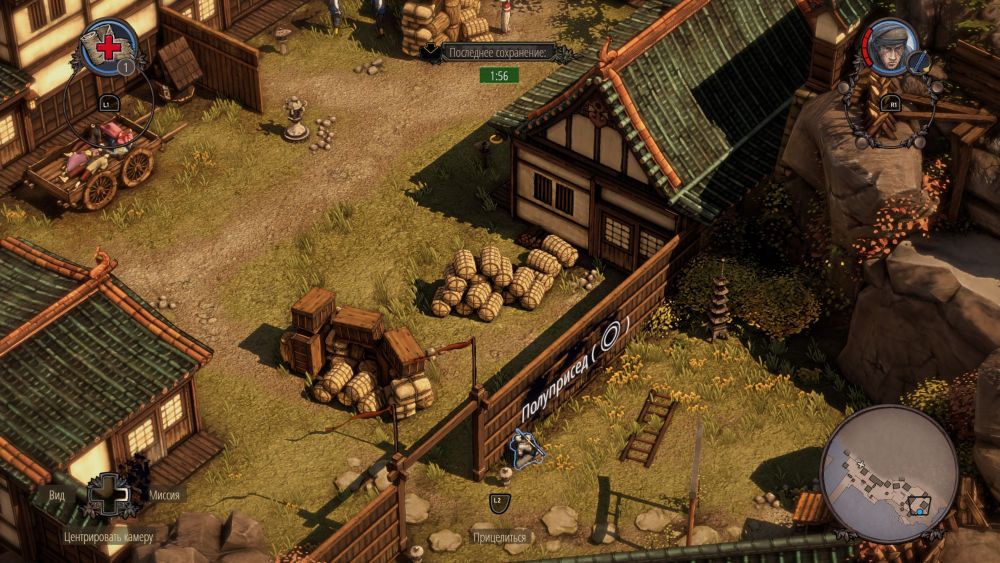The width and height of the screenshot is (1000, 563).
Task: Select the red cross bandage item
Action: pyautogui.click(x=107, y=46)
